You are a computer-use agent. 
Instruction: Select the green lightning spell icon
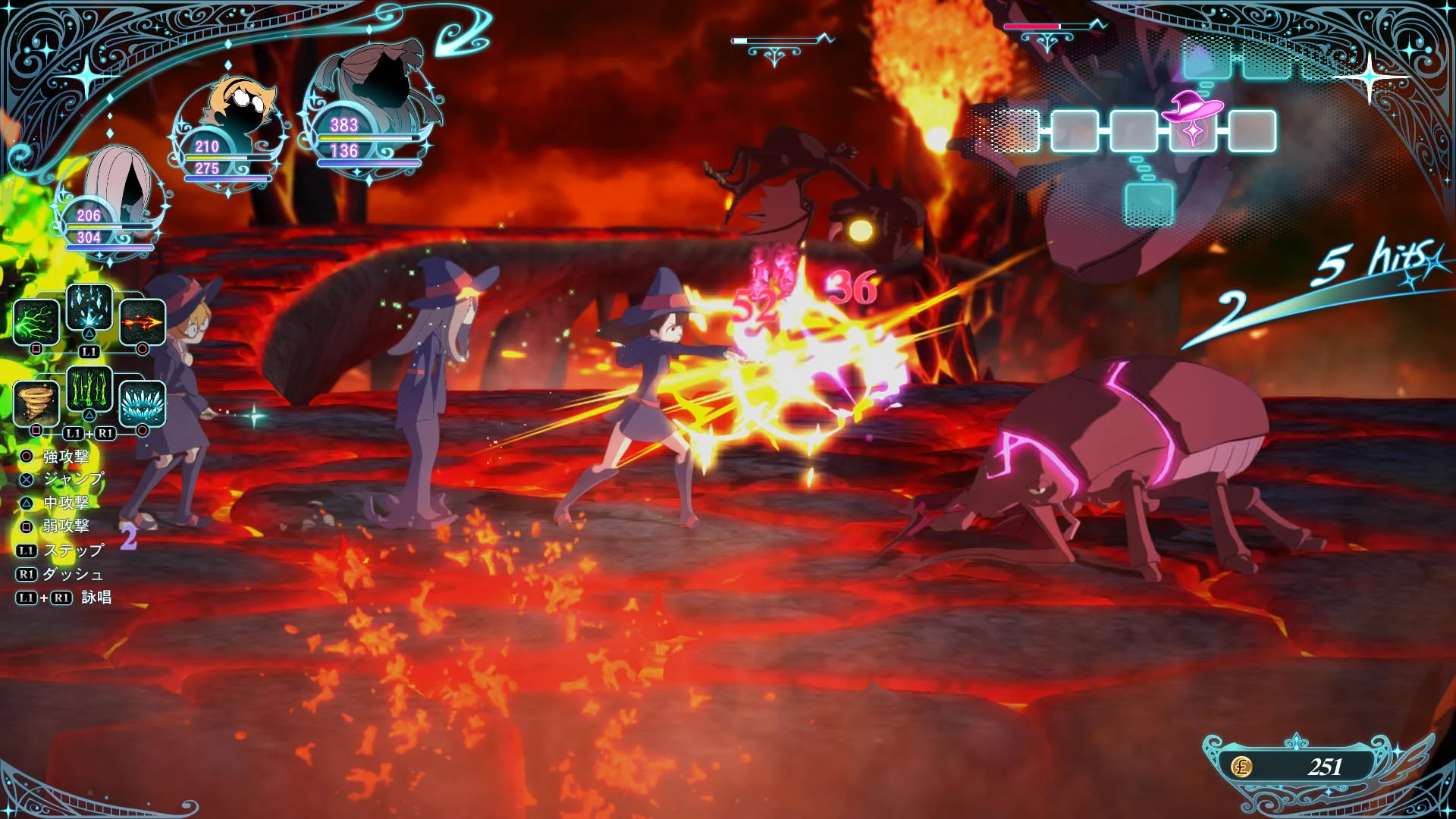point(35,322)
